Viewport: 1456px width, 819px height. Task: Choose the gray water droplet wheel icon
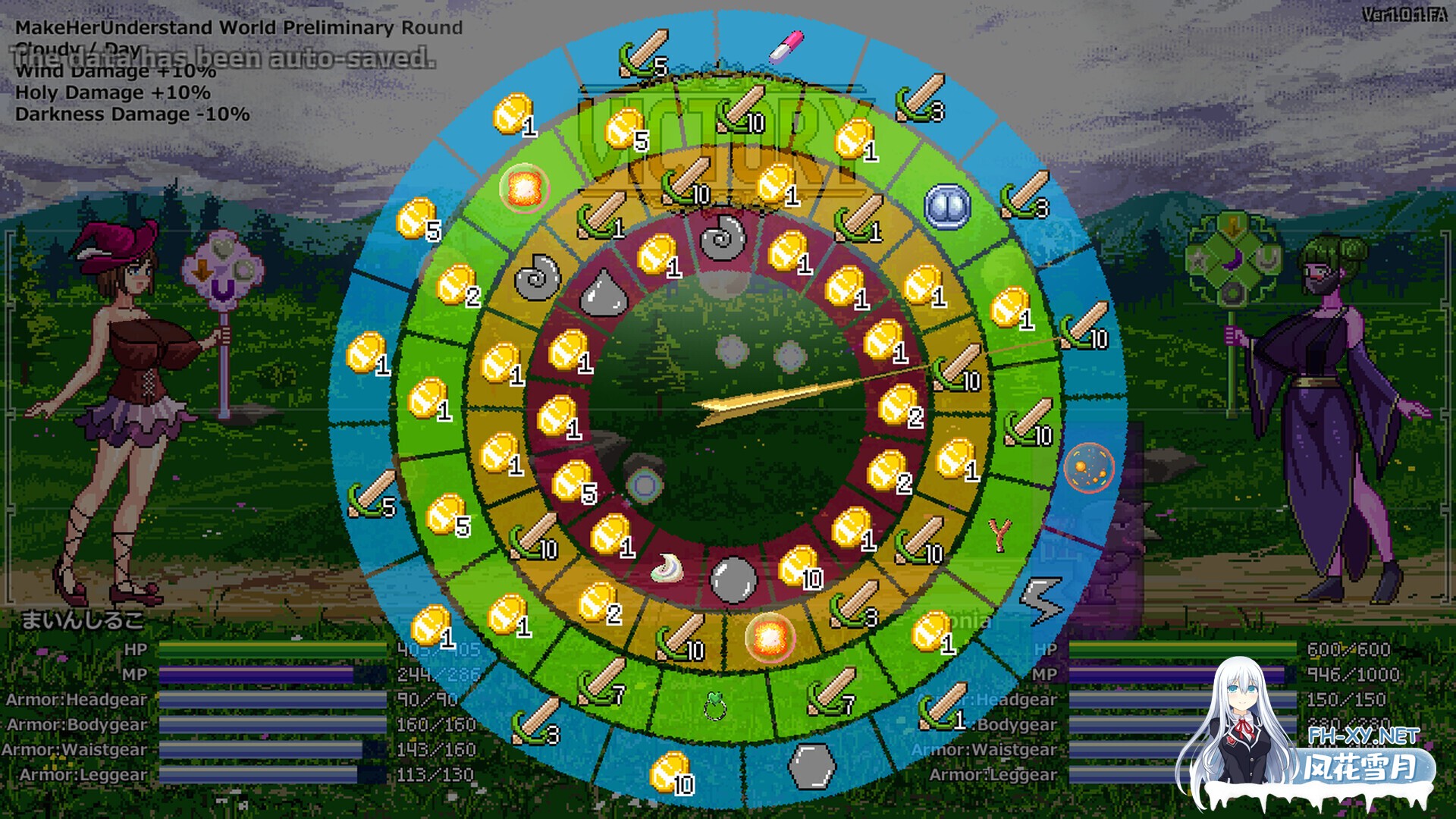pos(604,292)
